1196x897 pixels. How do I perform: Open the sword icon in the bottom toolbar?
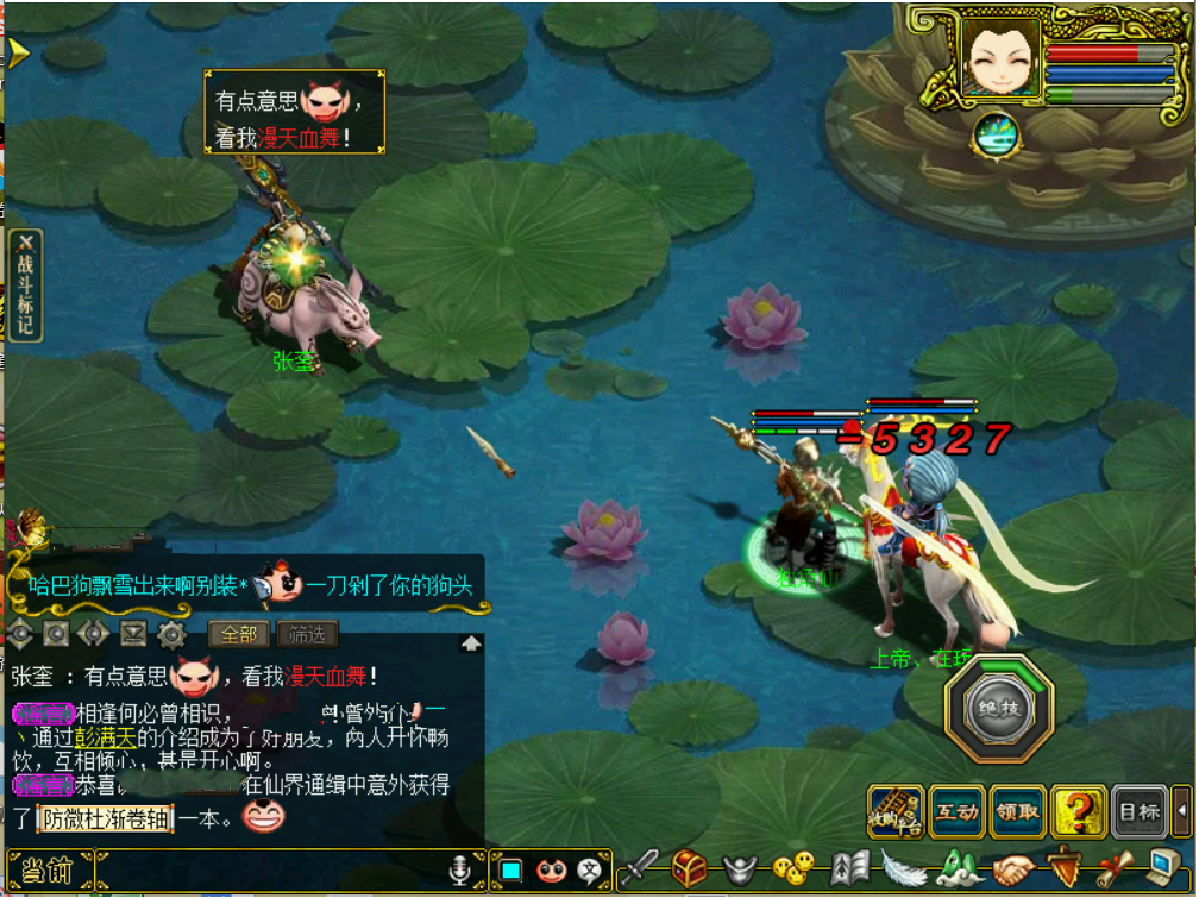pyautogui.click(x=640, y=869)
